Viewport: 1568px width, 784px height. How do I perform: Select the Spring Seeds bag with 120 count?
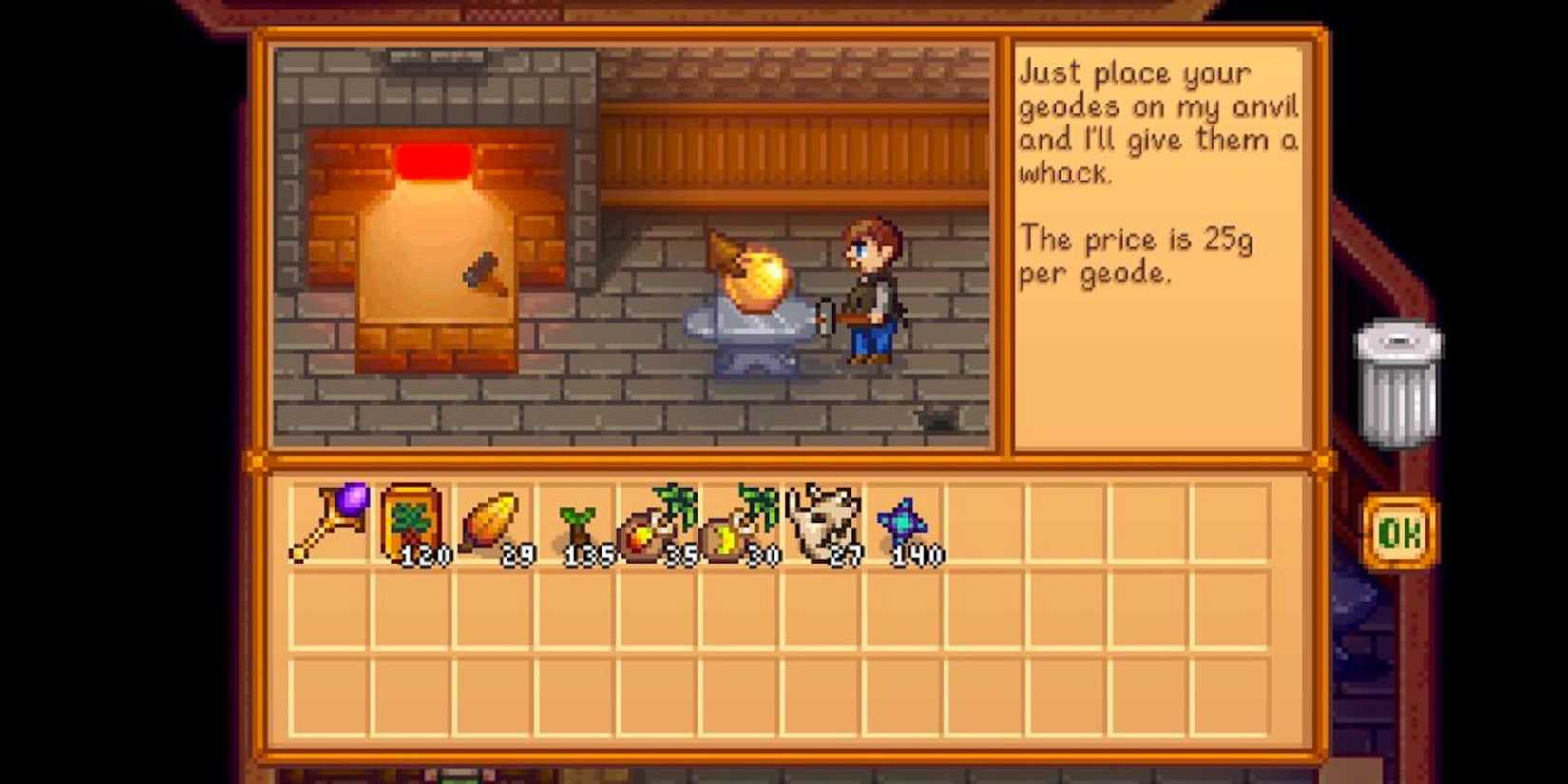411,520
